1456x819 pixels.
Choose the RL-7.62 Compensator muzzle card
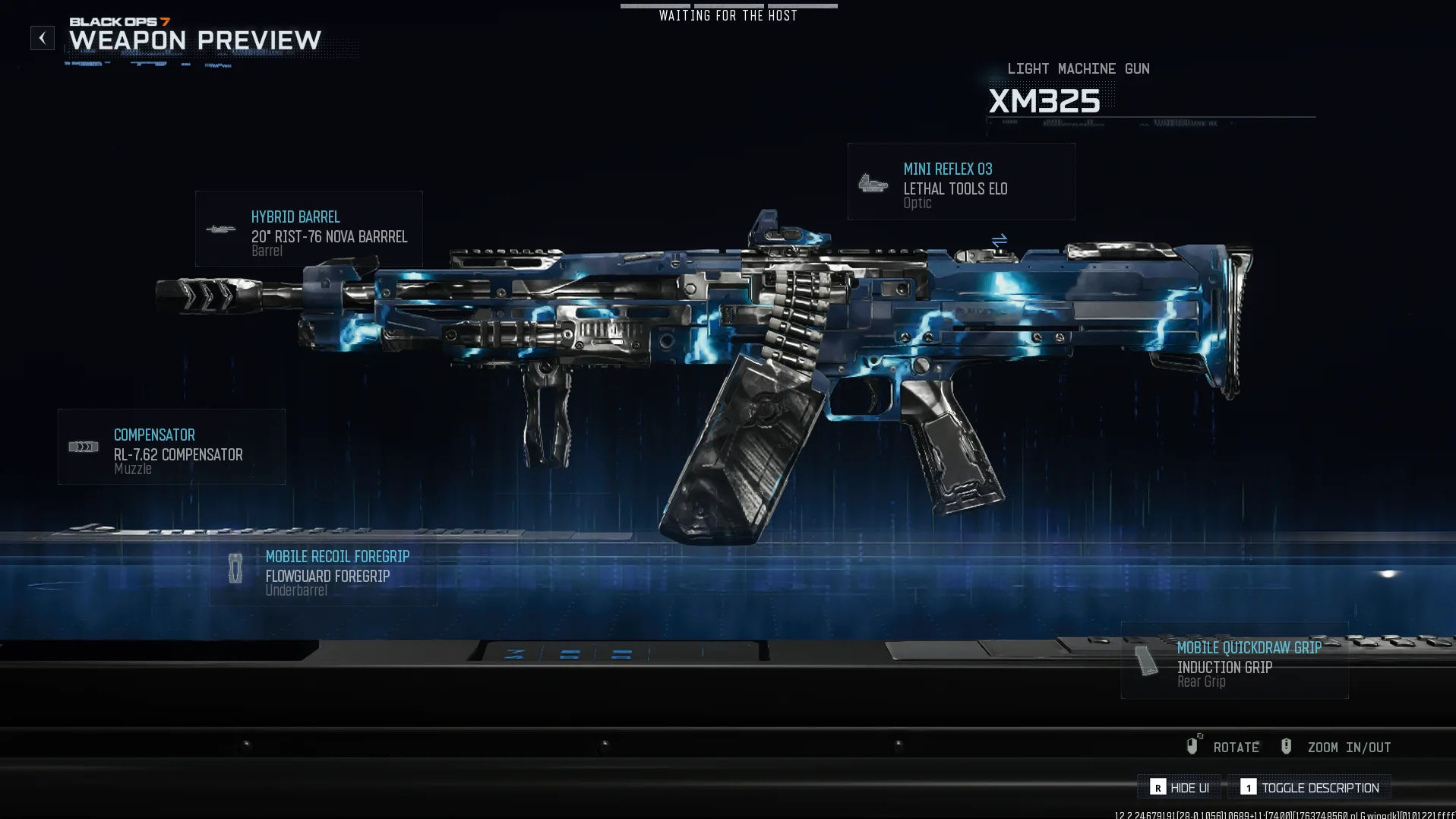click(172, 447)
